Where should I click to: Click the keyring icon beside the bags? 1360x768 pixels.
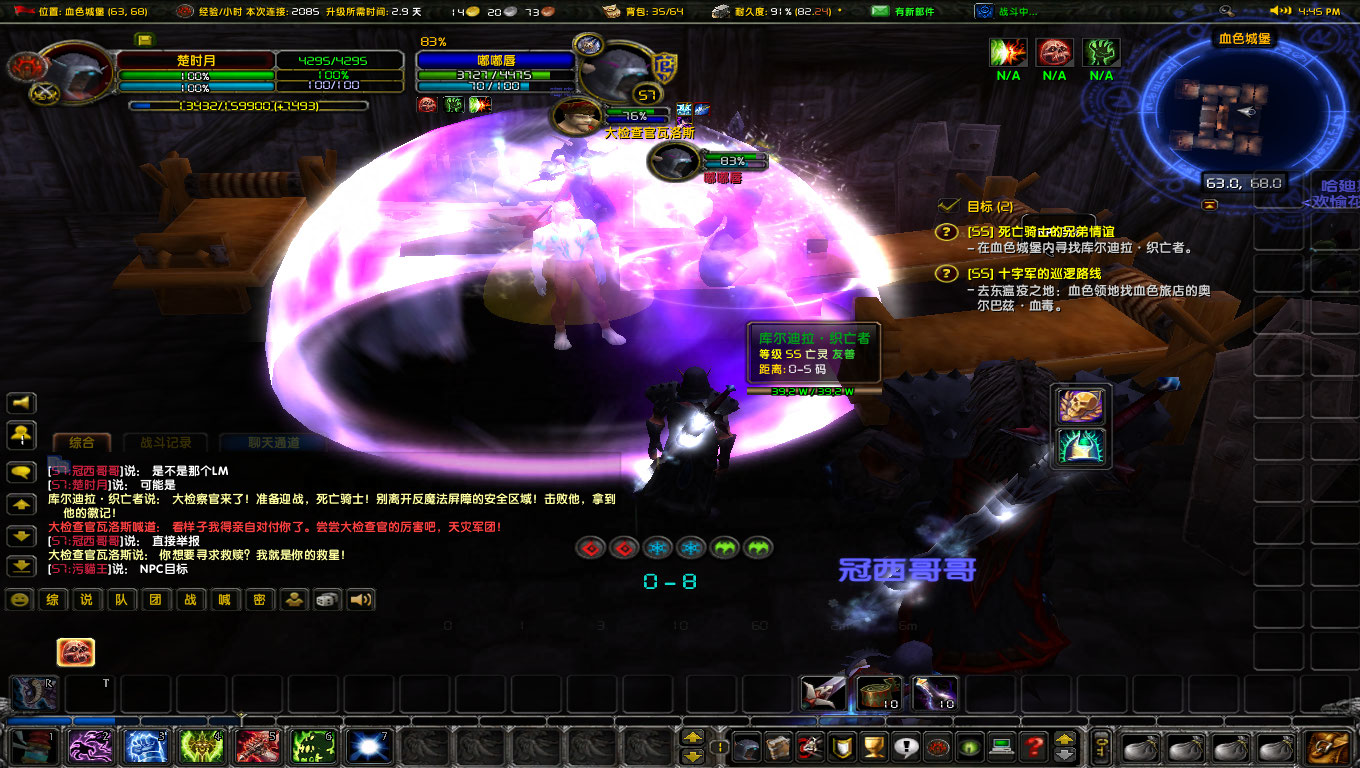1101,748
